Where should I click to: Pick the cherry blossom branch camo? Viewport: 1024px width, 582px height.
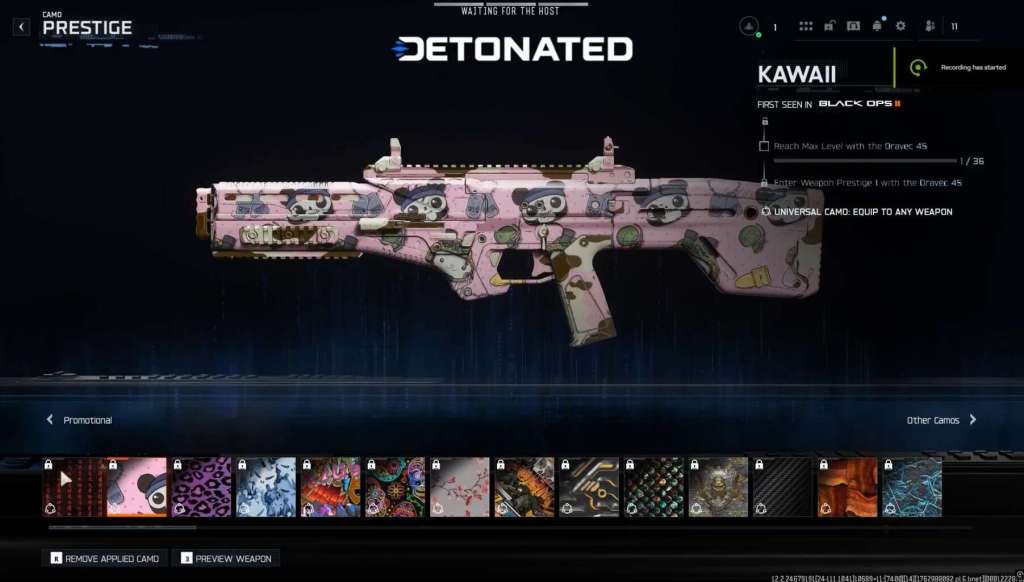tap(459, 487)
